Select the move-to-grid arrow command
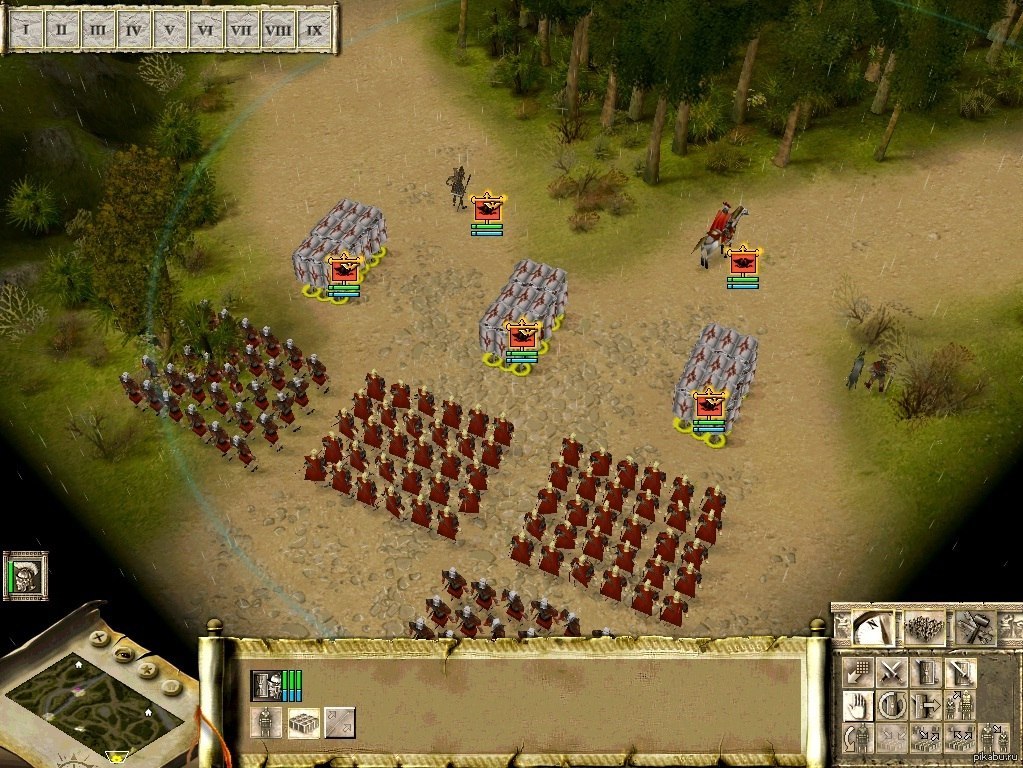Screen dimensions: 1023x768 (x=857, y=672)
